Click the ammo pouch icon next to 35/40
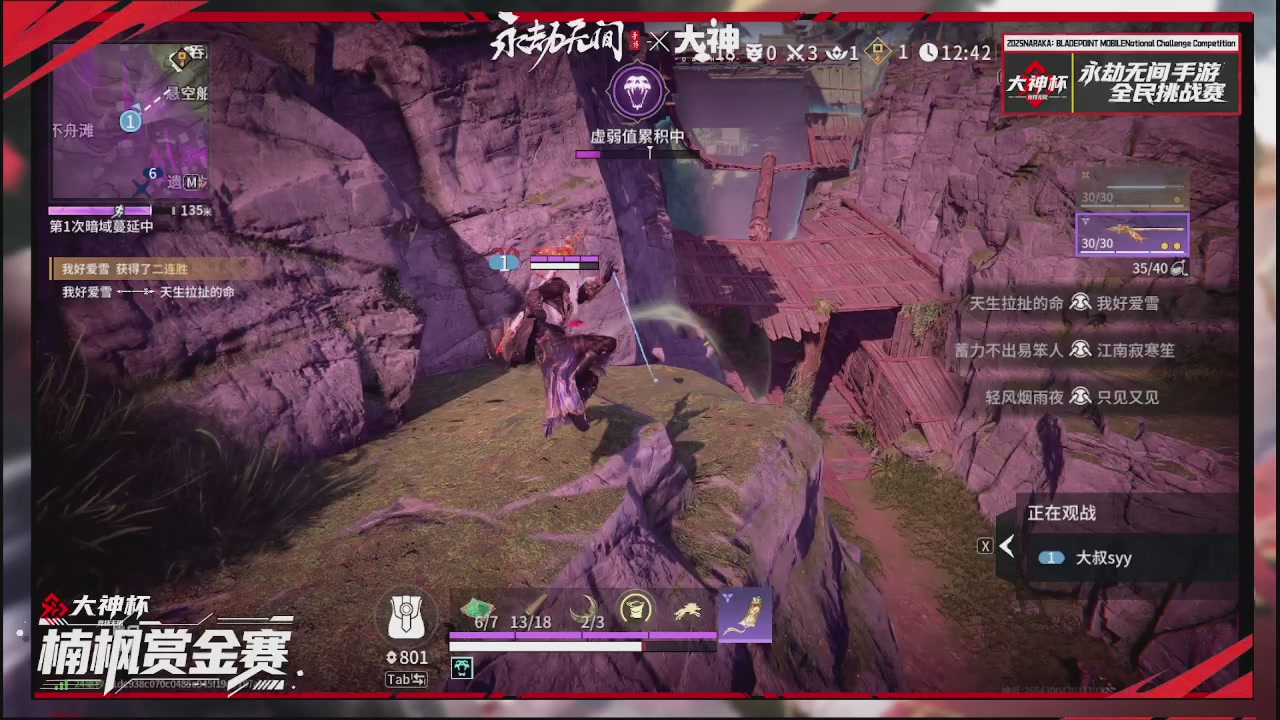This screenshot has width=1280, height=720. (1177, 268)
